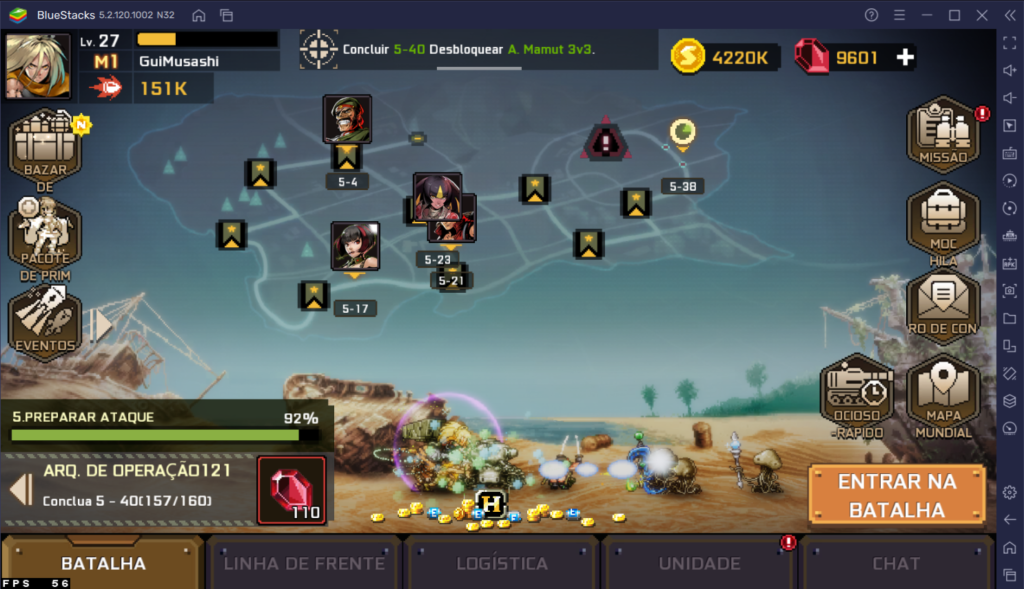The width and height of the screenshot is (1024, 589).
Task: Tap the Entrar na Batalha button
Action: (x=896, y=495)
